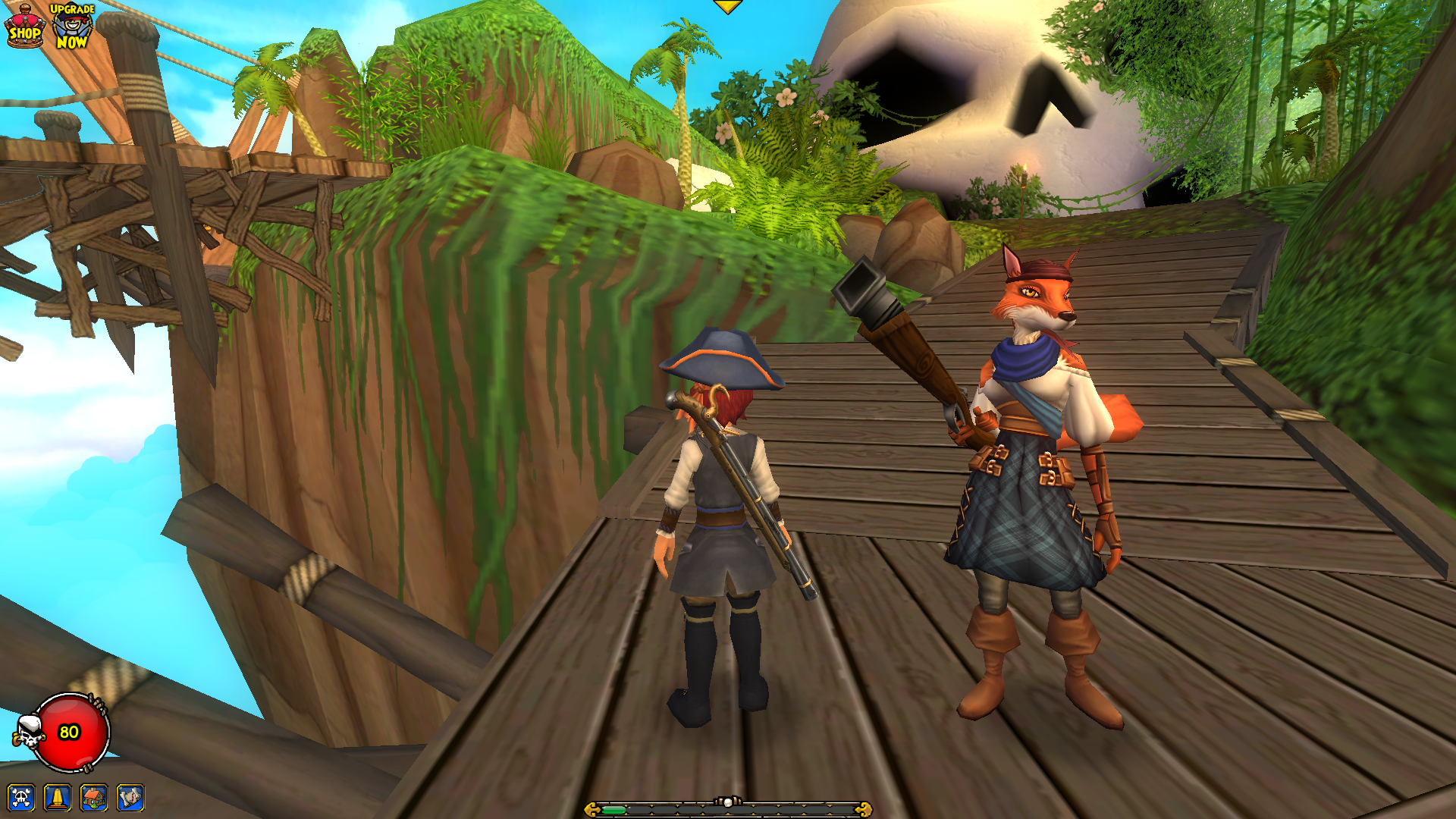
Task: Open the Crown Shop
Action: tap(25, 27)
